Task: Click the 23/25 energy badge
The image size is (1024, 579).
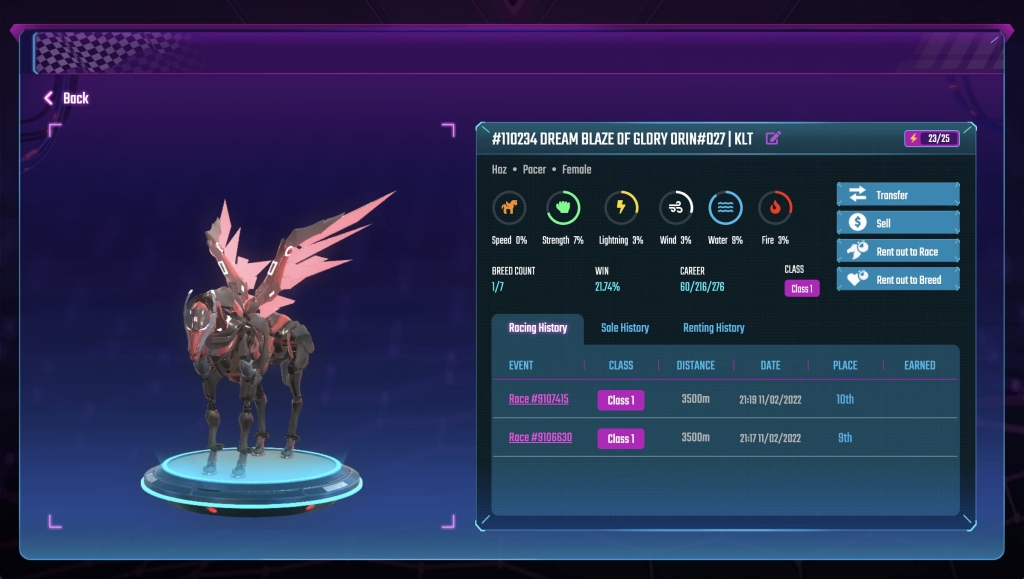Action: pos(931,139)
